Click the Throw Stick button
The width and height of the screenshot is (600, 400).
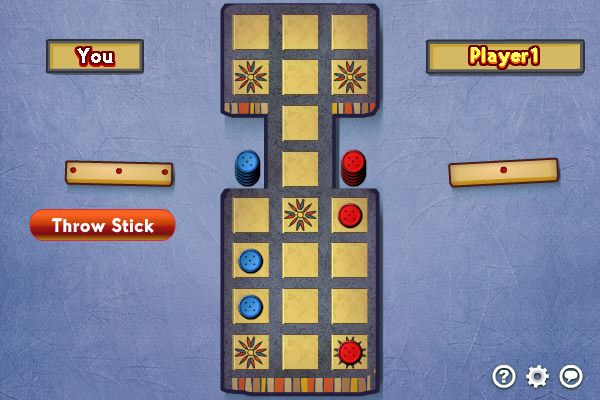pyautogui.click(x=103, y=225)
